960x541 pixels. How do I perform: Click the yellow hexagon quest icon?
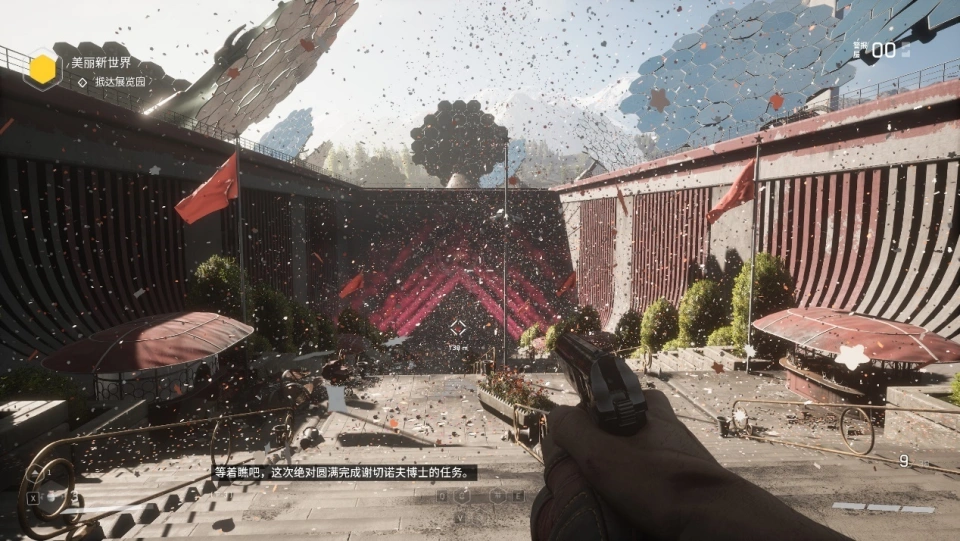(x=42, y=69)
